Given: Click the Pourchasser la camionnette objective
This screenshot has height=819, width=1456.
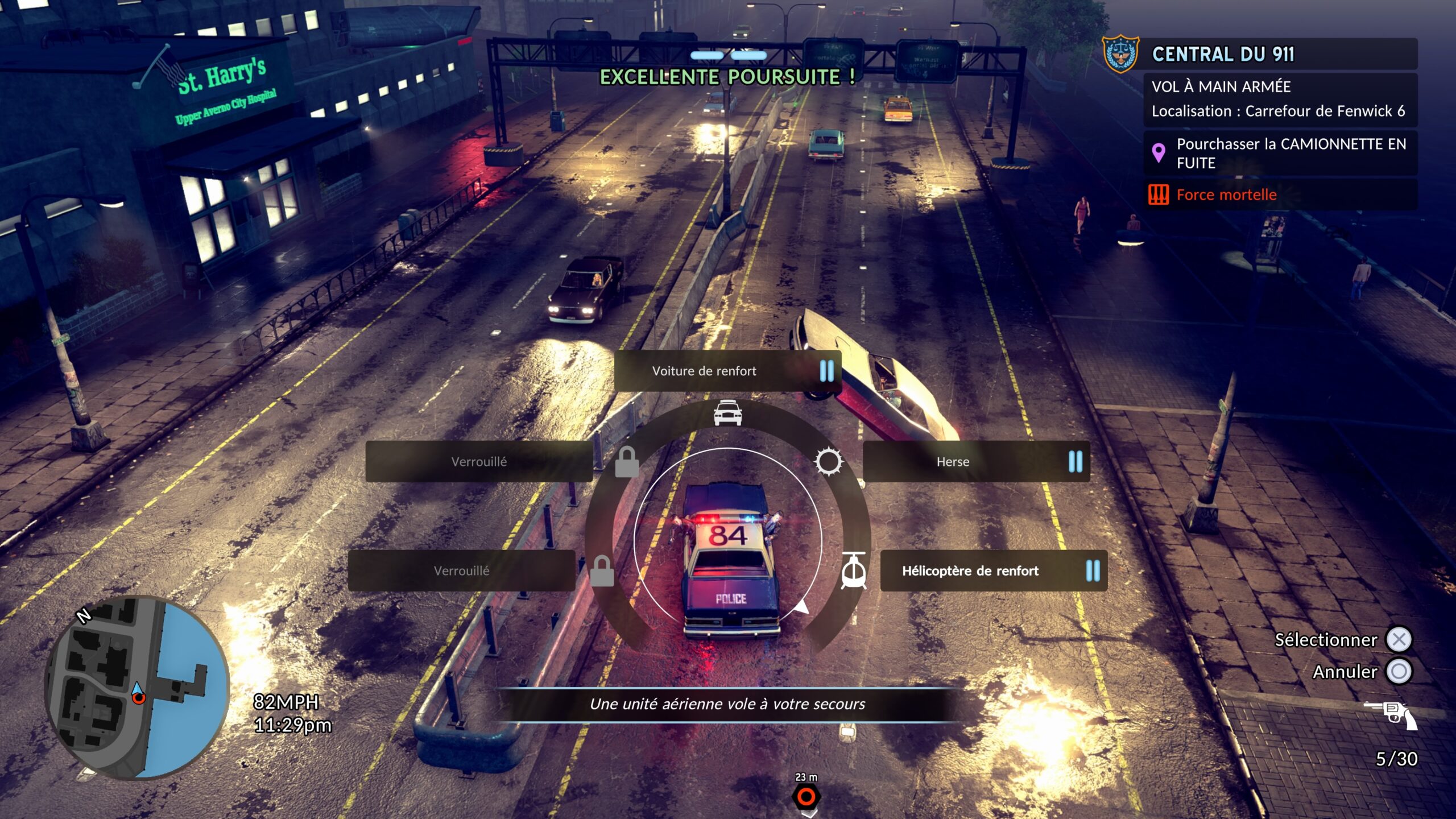Looking at the screenshot, I should point(1280,154).
